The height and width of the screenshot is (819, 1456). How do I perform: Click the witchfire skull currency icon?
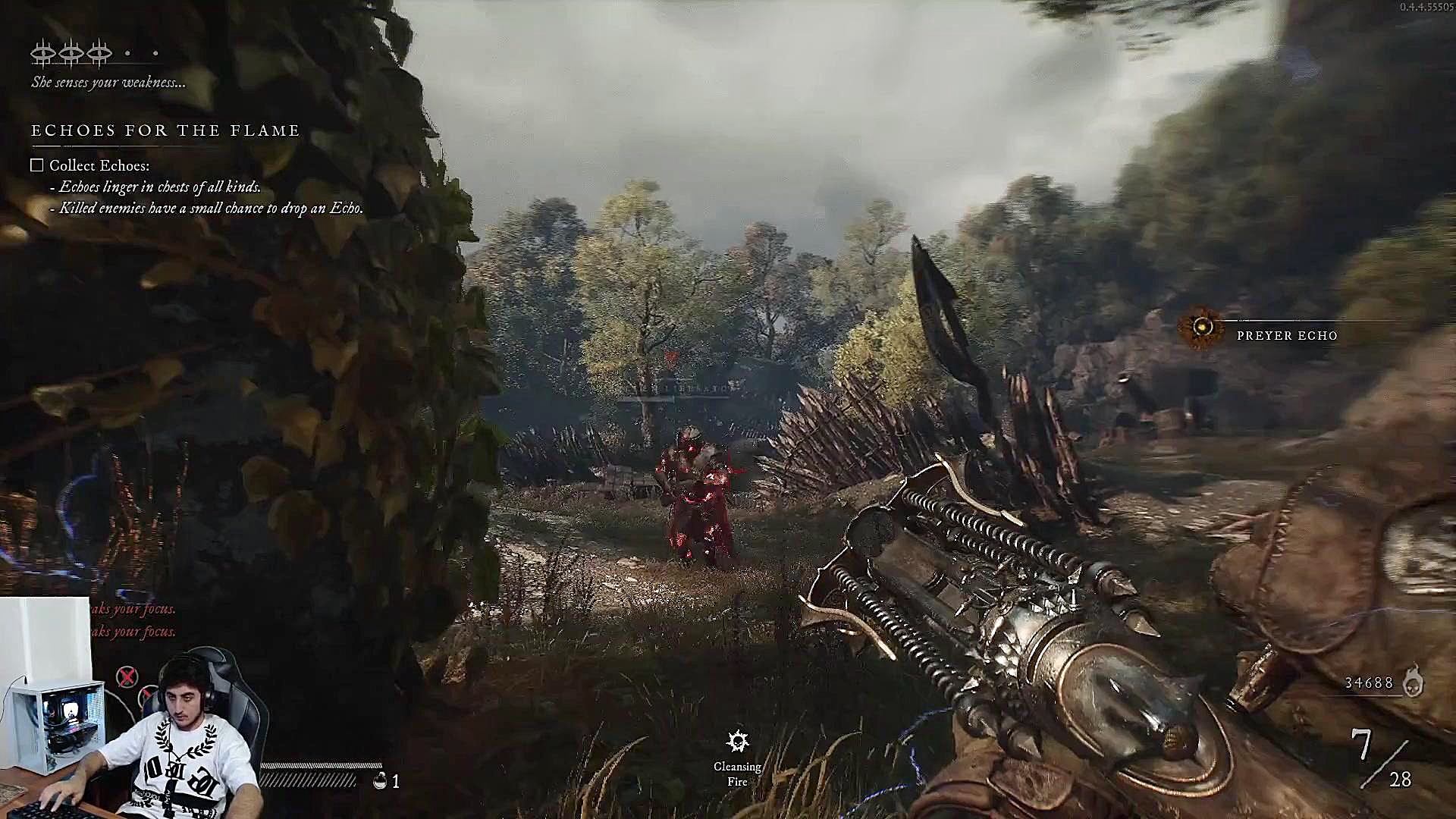coord(1413,681)
